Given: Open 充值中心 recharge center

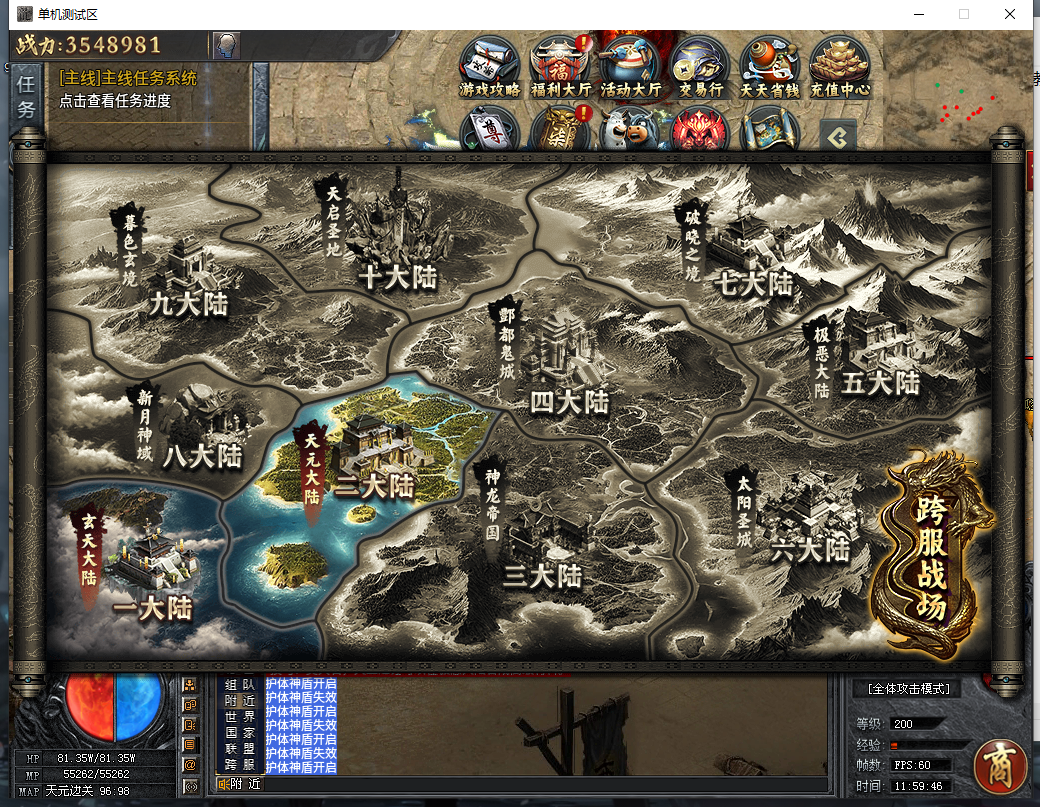Looking at the screenshot, I should click(x=840, y=66).
